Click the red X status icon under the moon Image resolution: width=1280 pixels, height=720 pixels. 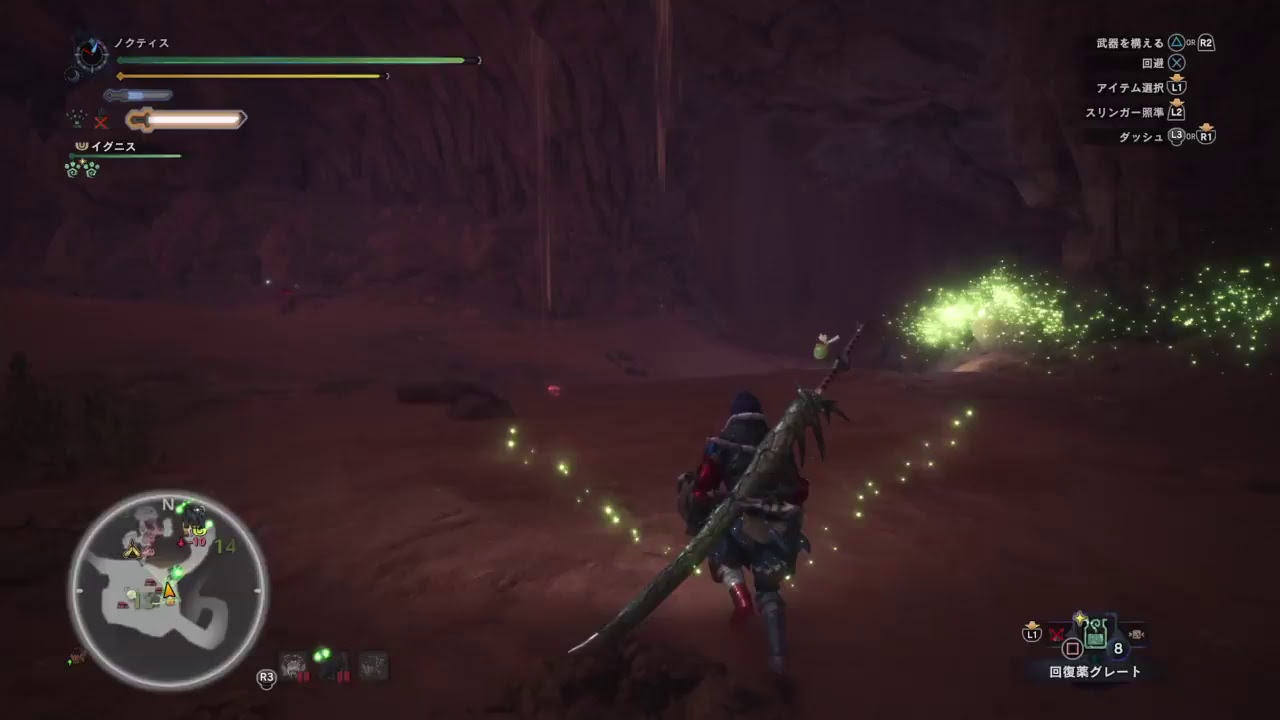click(101, 120)
